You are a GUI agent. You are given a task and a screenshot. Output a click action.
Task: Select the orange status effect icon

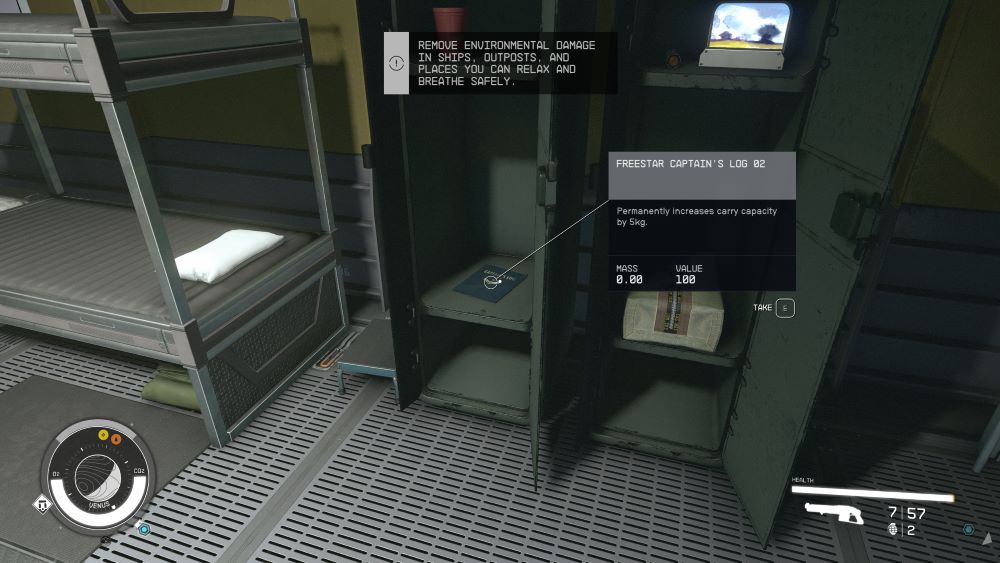click(x=116, y=438)
